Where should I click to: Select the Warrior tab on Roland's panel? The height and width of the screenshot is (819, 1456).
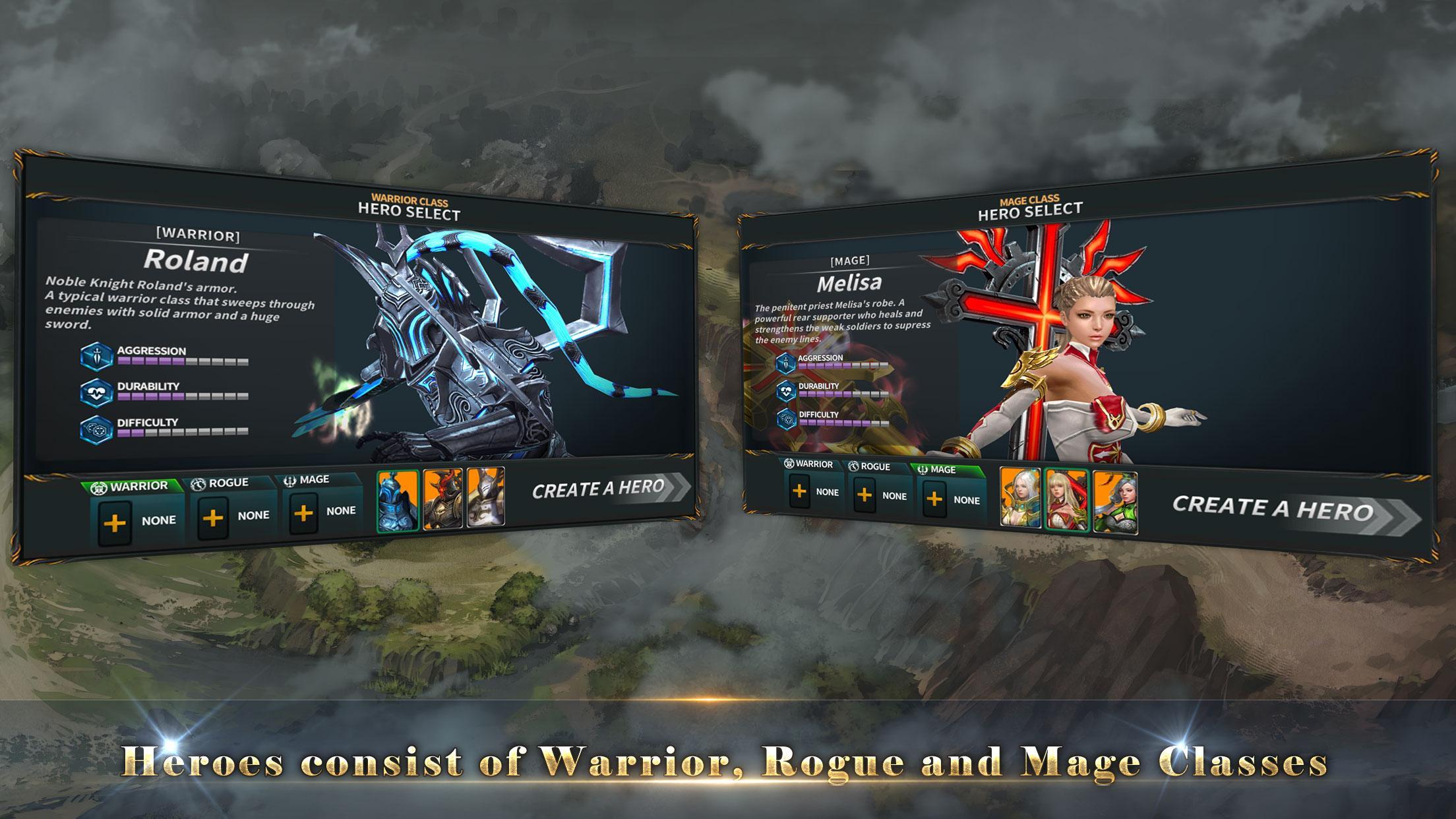[132, 487]
